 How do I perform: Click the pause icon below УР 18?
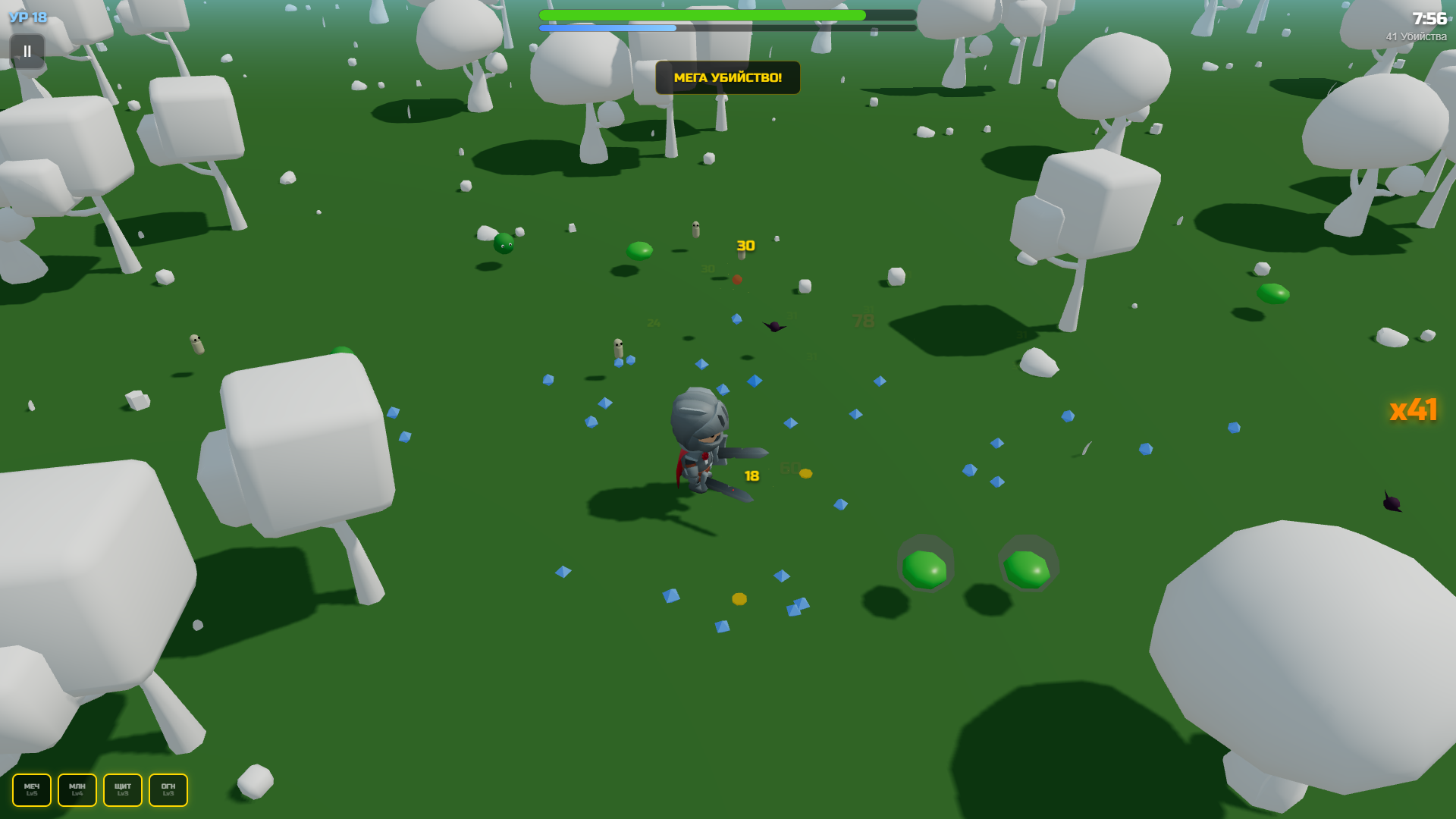27,52
